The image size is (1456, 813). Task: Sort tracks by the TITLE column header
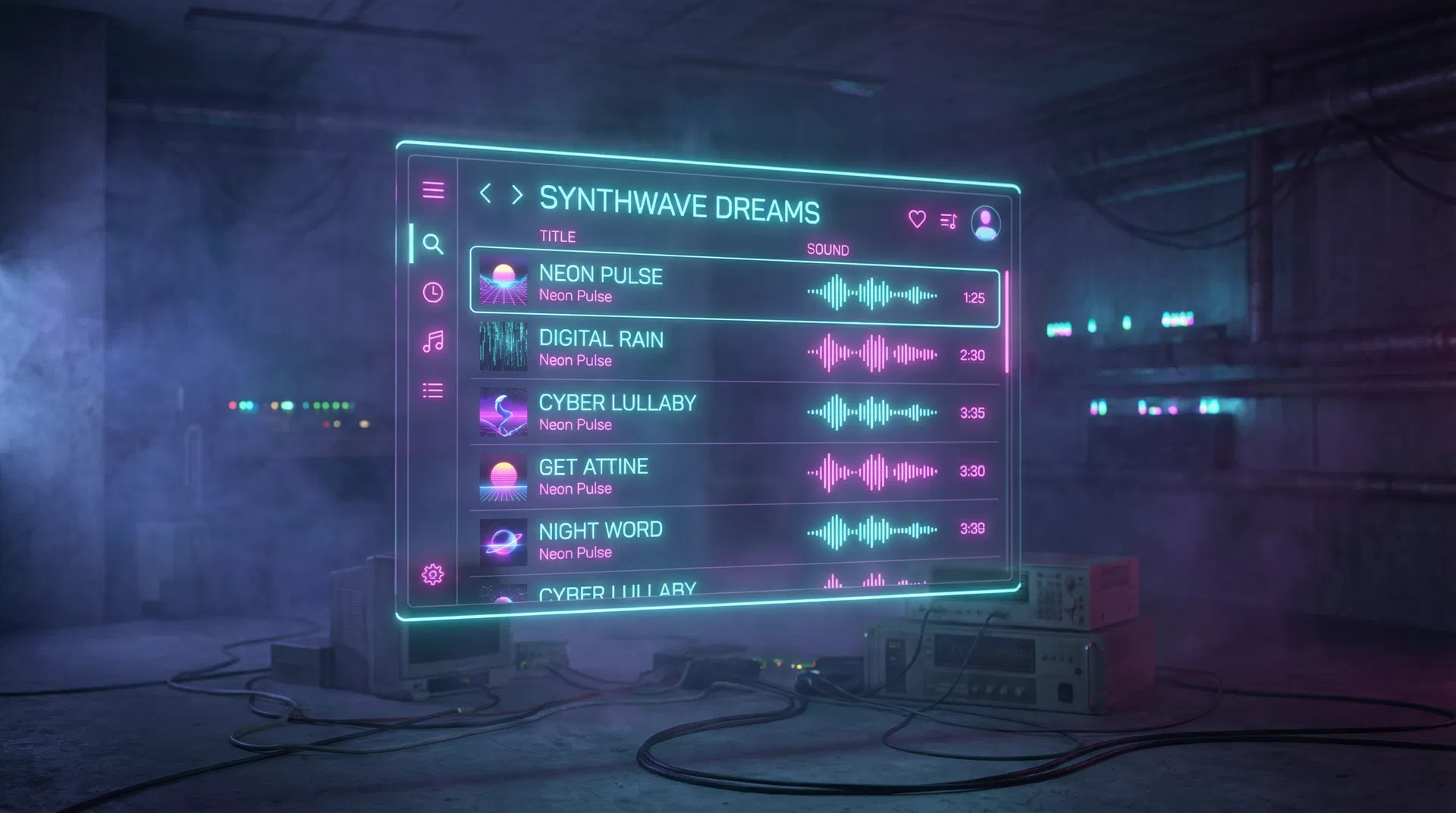click(x=557, y=237)
